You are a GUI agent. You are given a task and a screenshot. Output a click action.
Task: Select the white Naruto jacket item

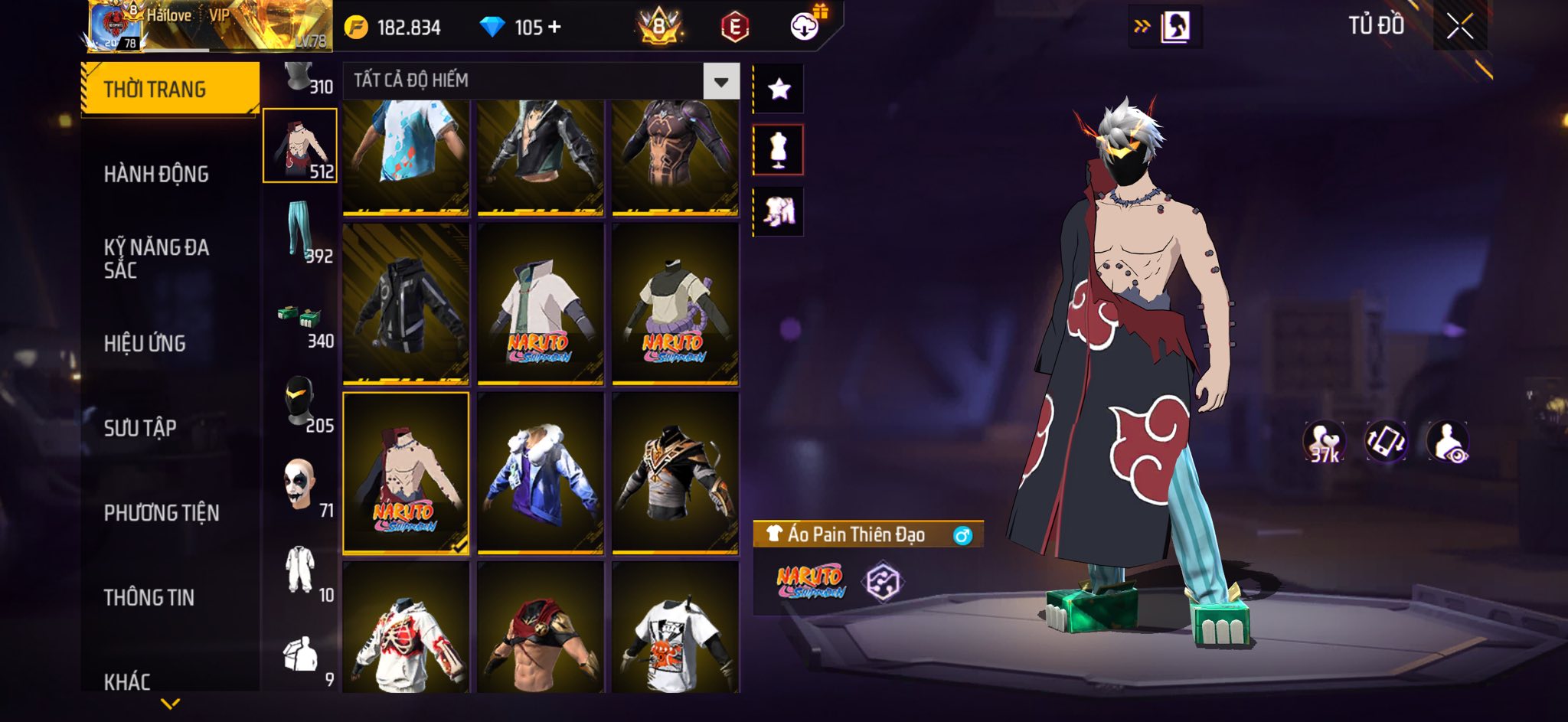540,304
